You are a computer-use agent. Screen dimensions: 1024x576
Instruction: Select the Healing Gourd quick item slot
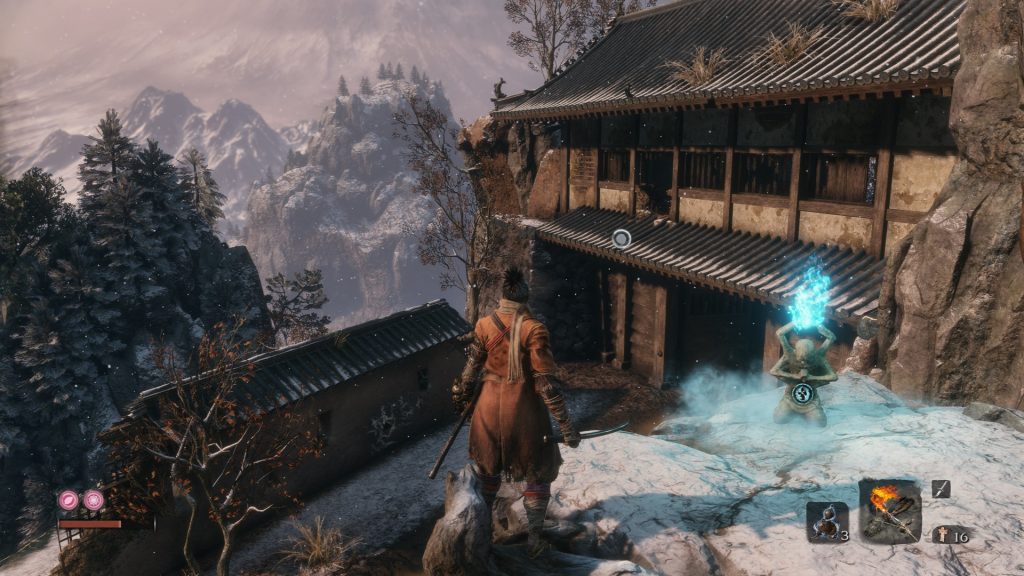pos(827,521)
